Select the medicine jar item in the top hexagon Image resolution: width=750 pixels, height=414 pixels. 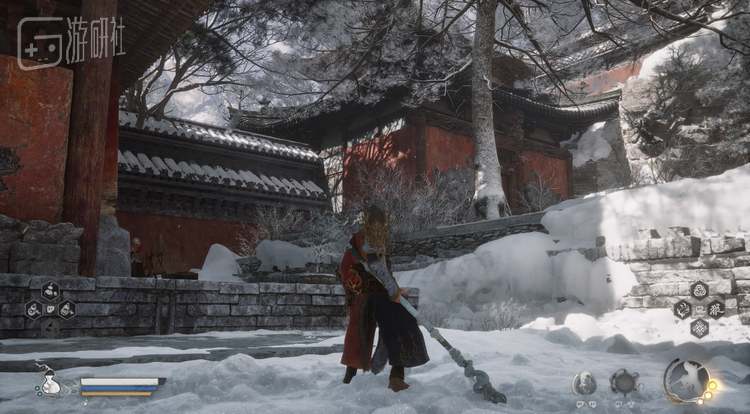[50, 291]
